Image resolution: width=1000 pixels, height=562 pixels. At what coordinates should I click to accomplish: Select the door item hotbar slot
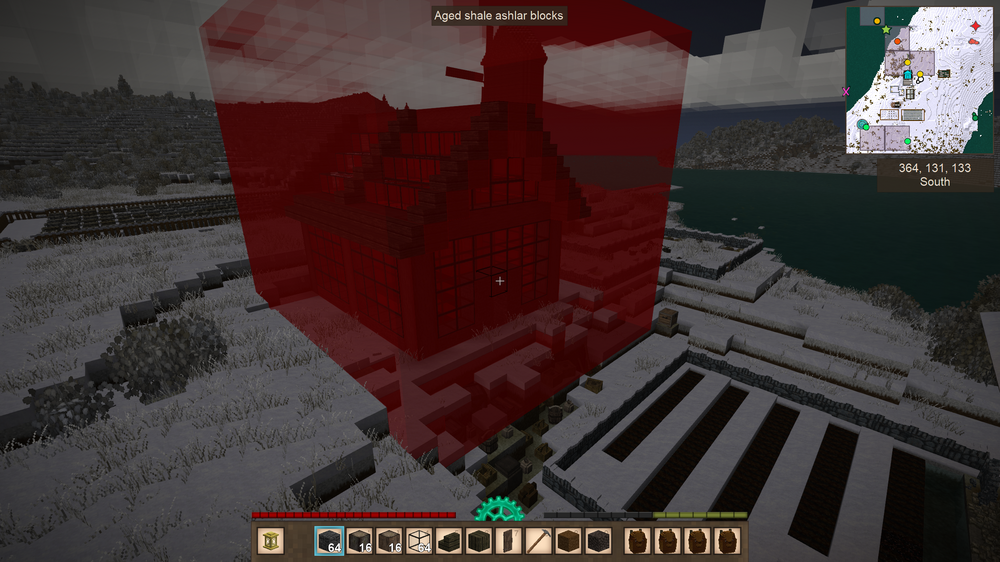509,541
